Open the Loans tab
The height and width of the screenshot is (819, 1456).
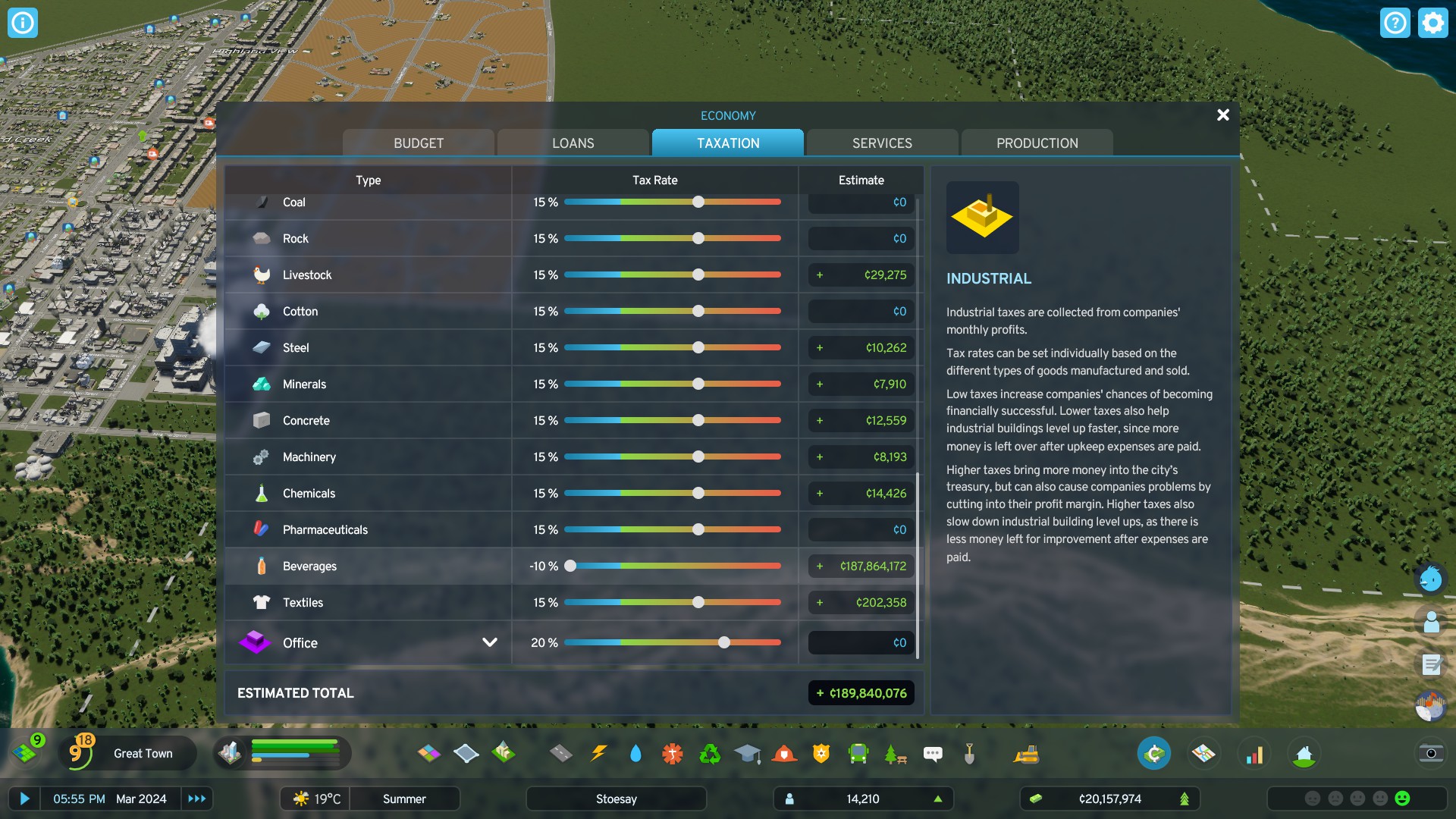pyautogui.click(x=573, y=143)
